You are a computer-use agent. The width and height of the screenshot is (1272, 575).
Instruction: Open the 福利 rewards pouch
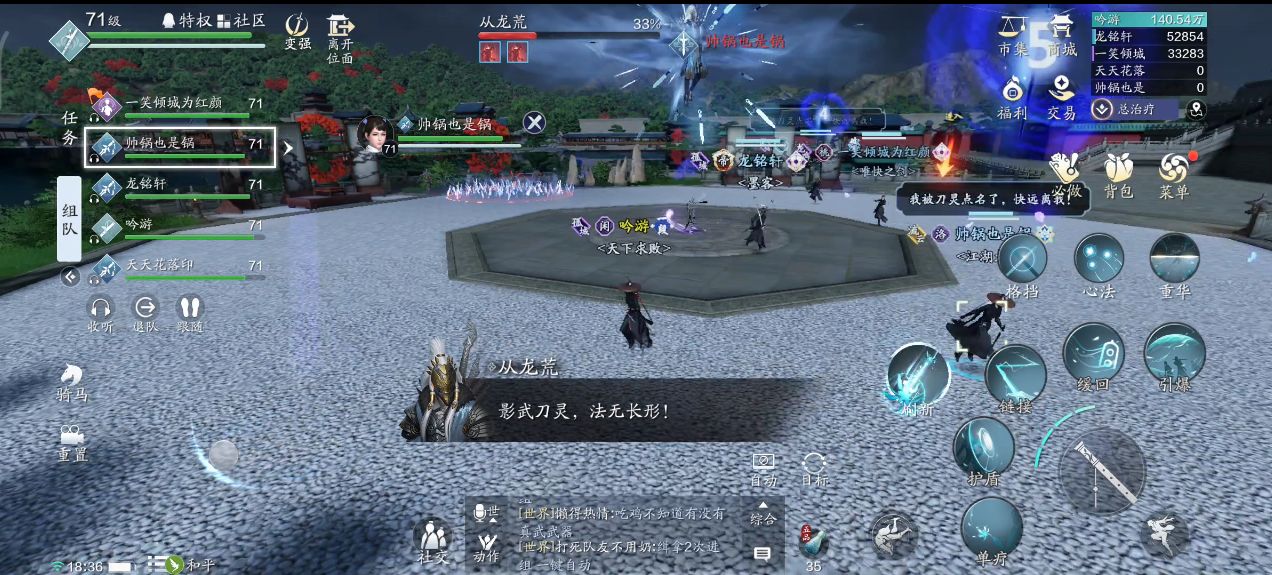click(x=1012, y=95)
